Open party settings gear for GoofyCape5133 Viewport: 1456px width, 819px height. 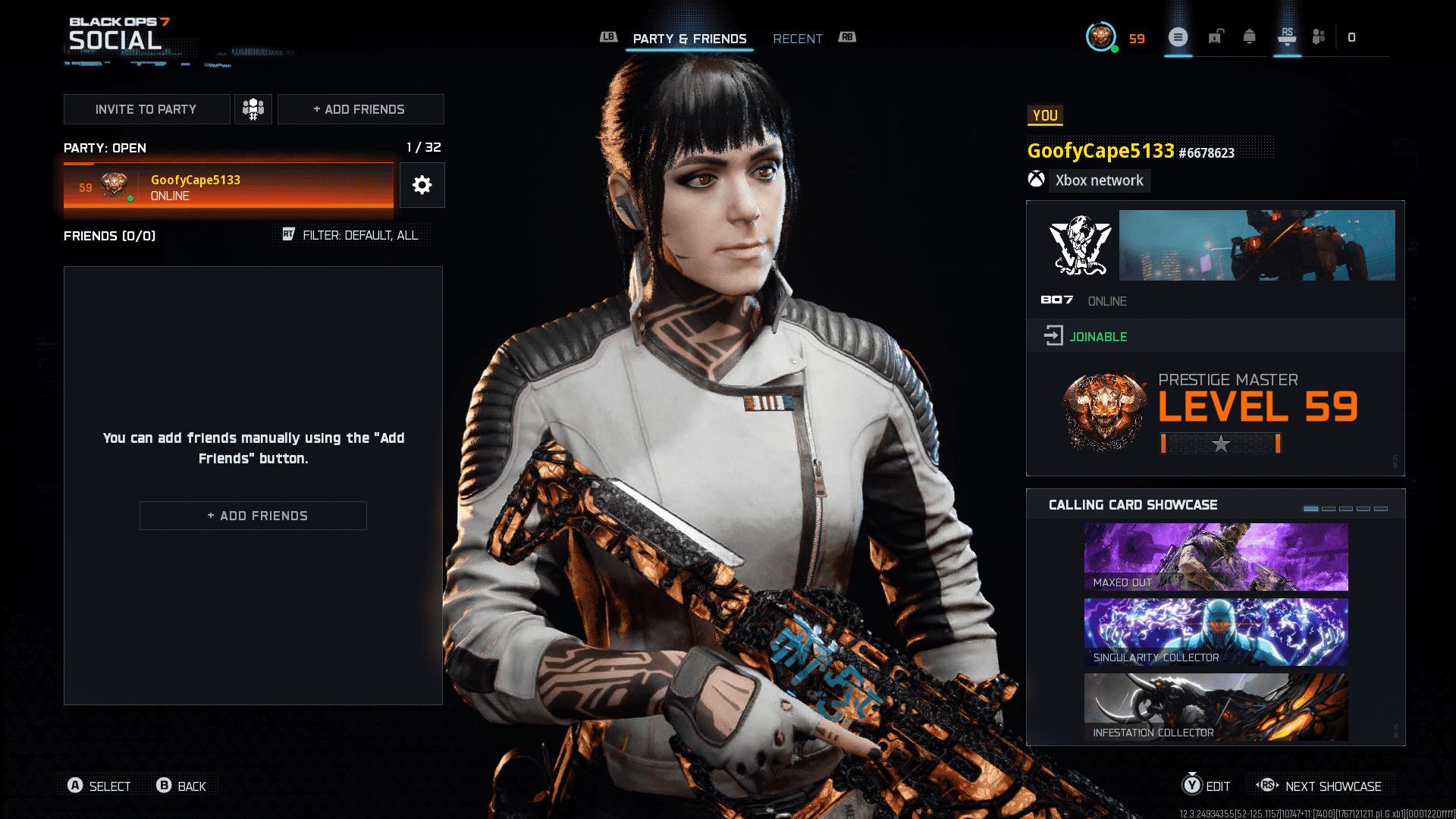[x=422, y=184]
